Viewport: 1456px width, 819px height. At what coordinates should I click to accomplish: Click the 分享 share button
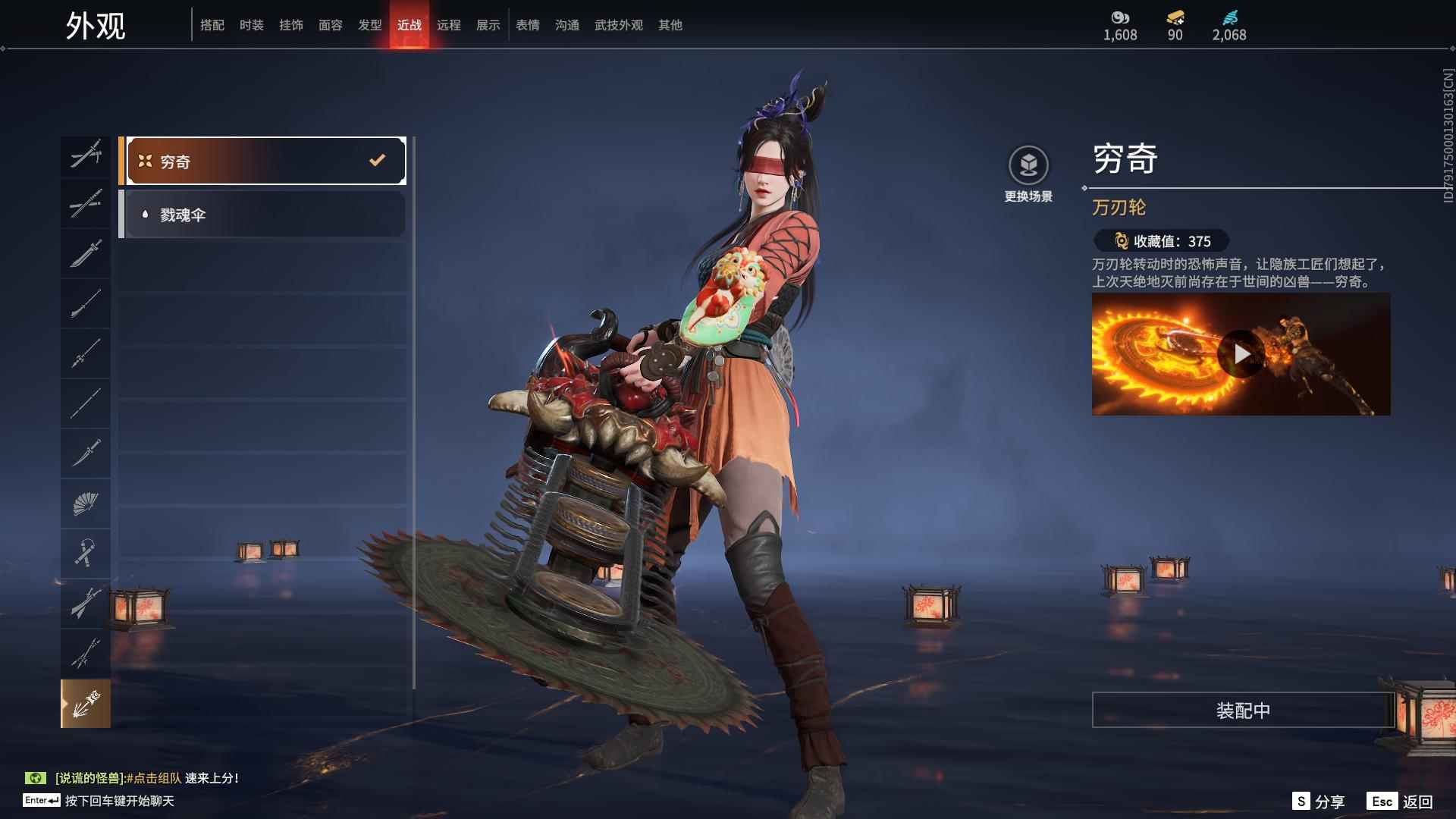coord(1319,802)
